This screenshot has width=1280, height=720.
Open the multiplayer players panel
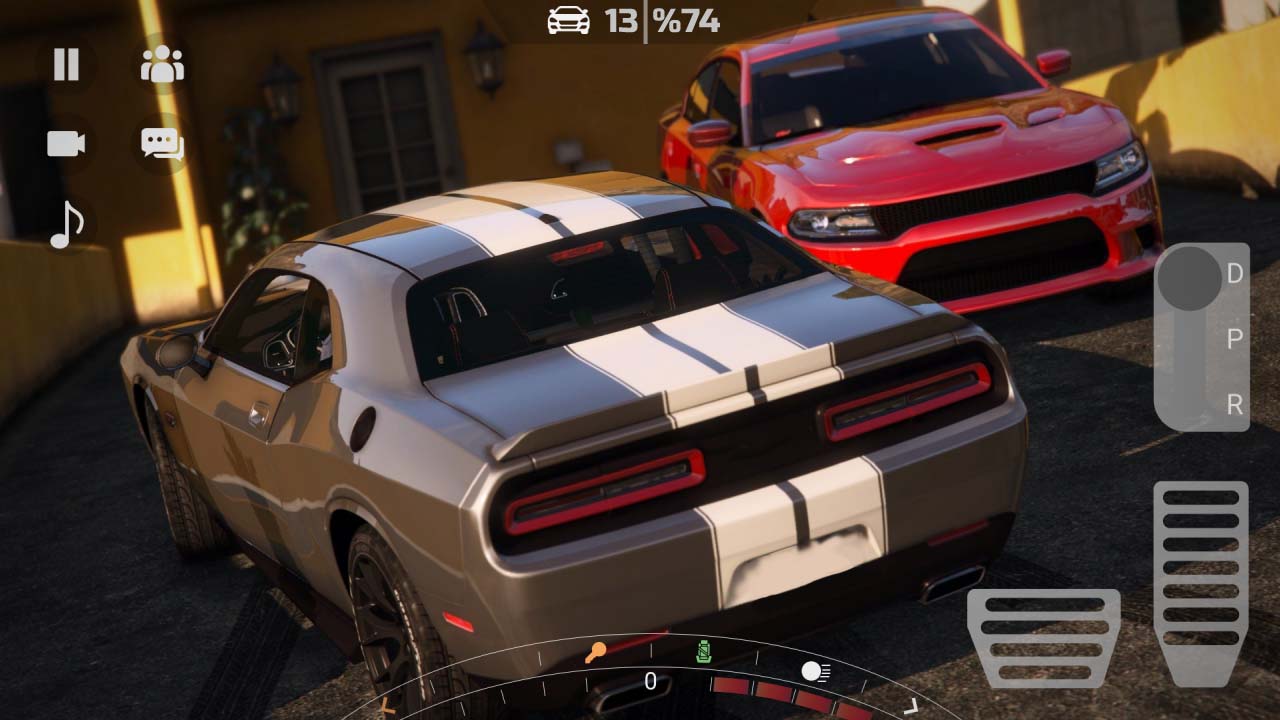click(x=162, y=65)
